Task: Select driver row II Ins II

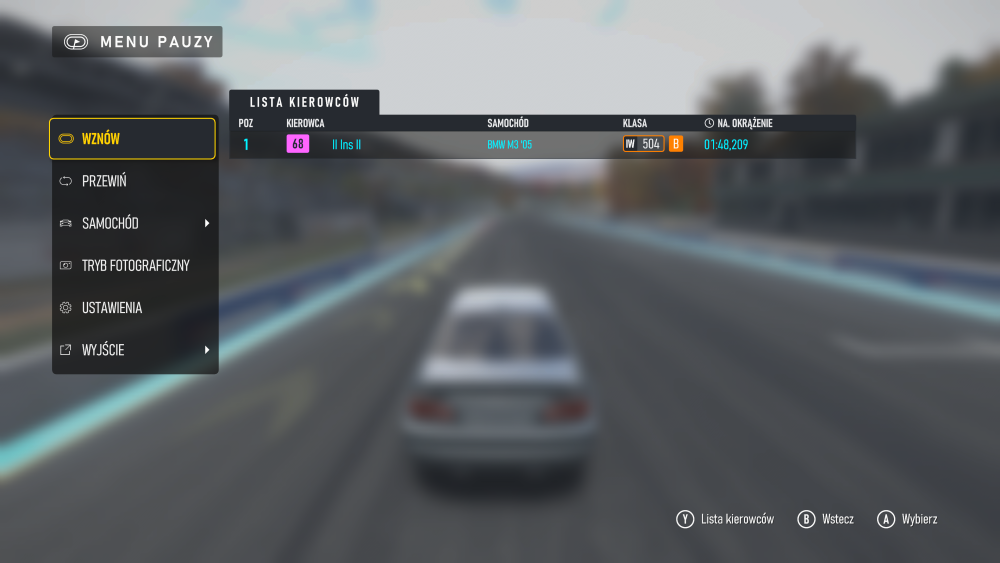Action: point(542,144)
